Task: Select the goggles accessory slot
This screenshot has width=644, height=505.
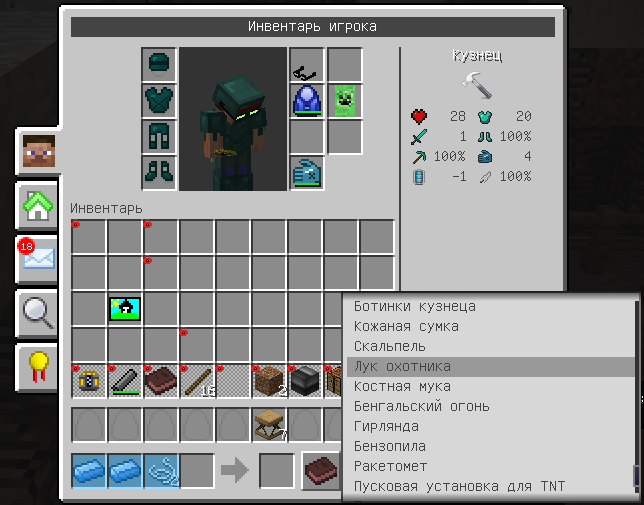Action: 307,66
